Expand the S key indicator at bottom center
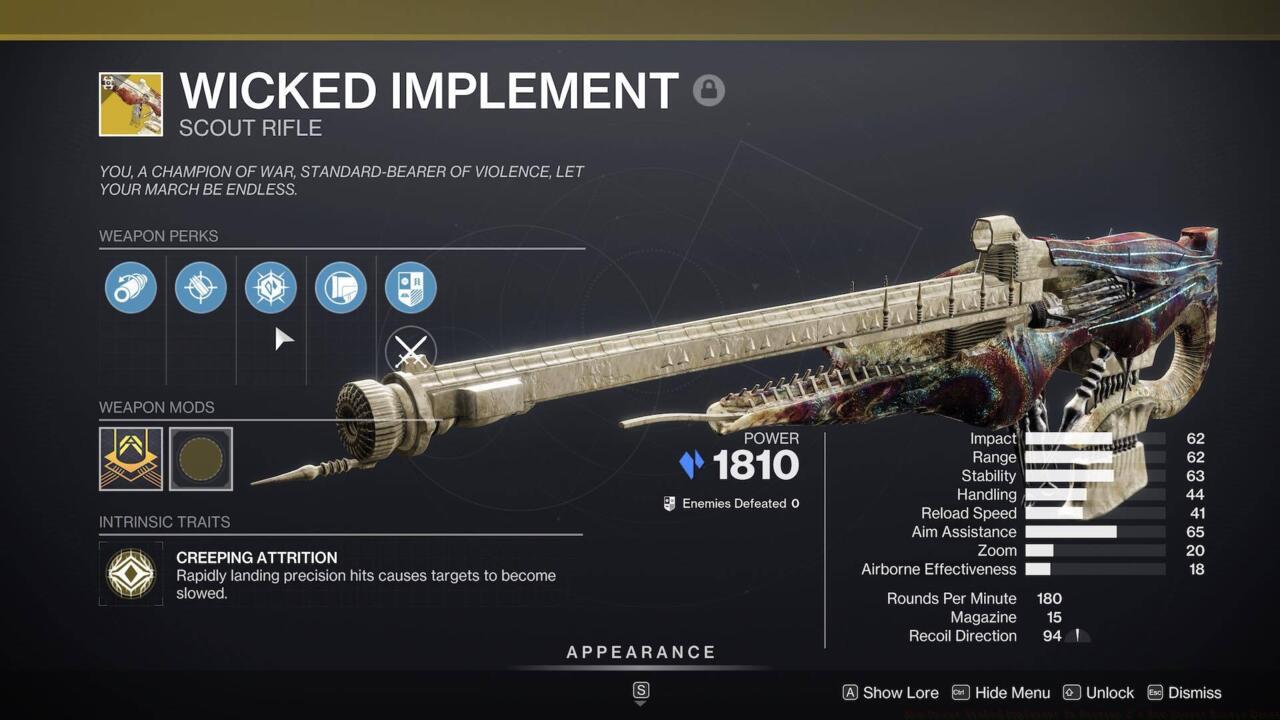 coord(640,691)
